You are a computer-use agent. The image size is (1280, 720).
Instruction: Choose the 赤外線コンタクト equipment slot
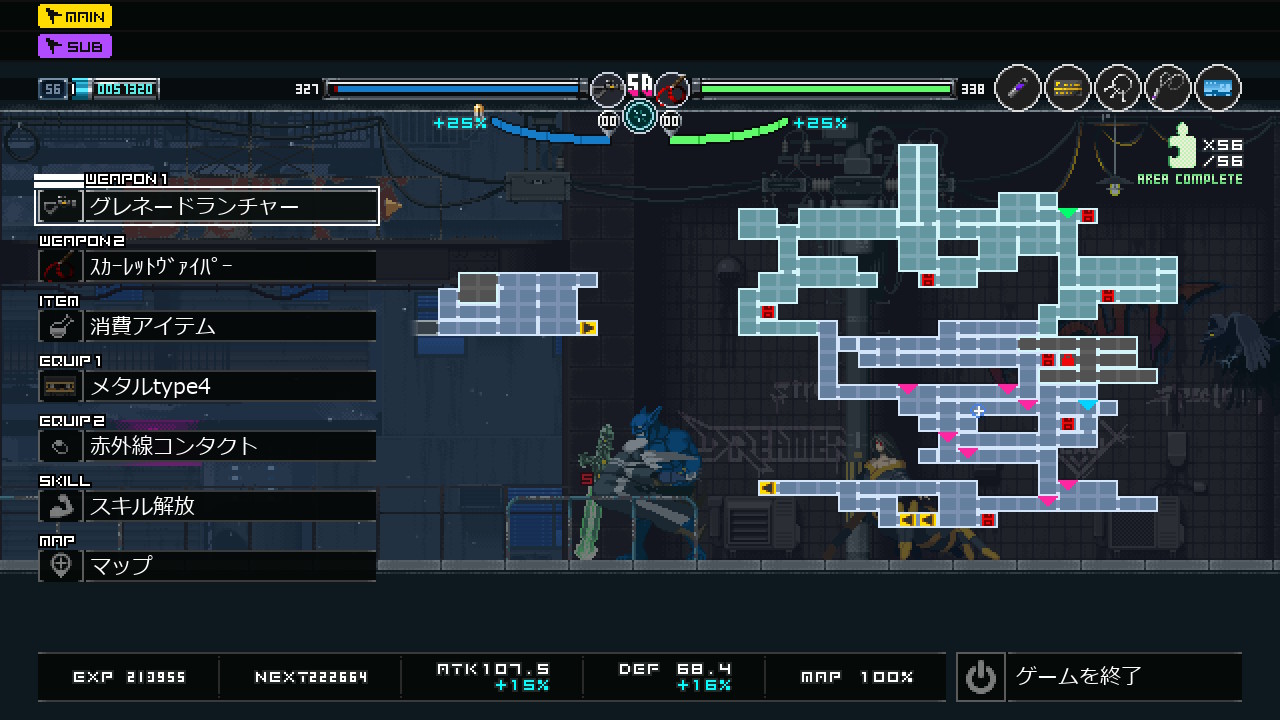(x=207, y=446)
